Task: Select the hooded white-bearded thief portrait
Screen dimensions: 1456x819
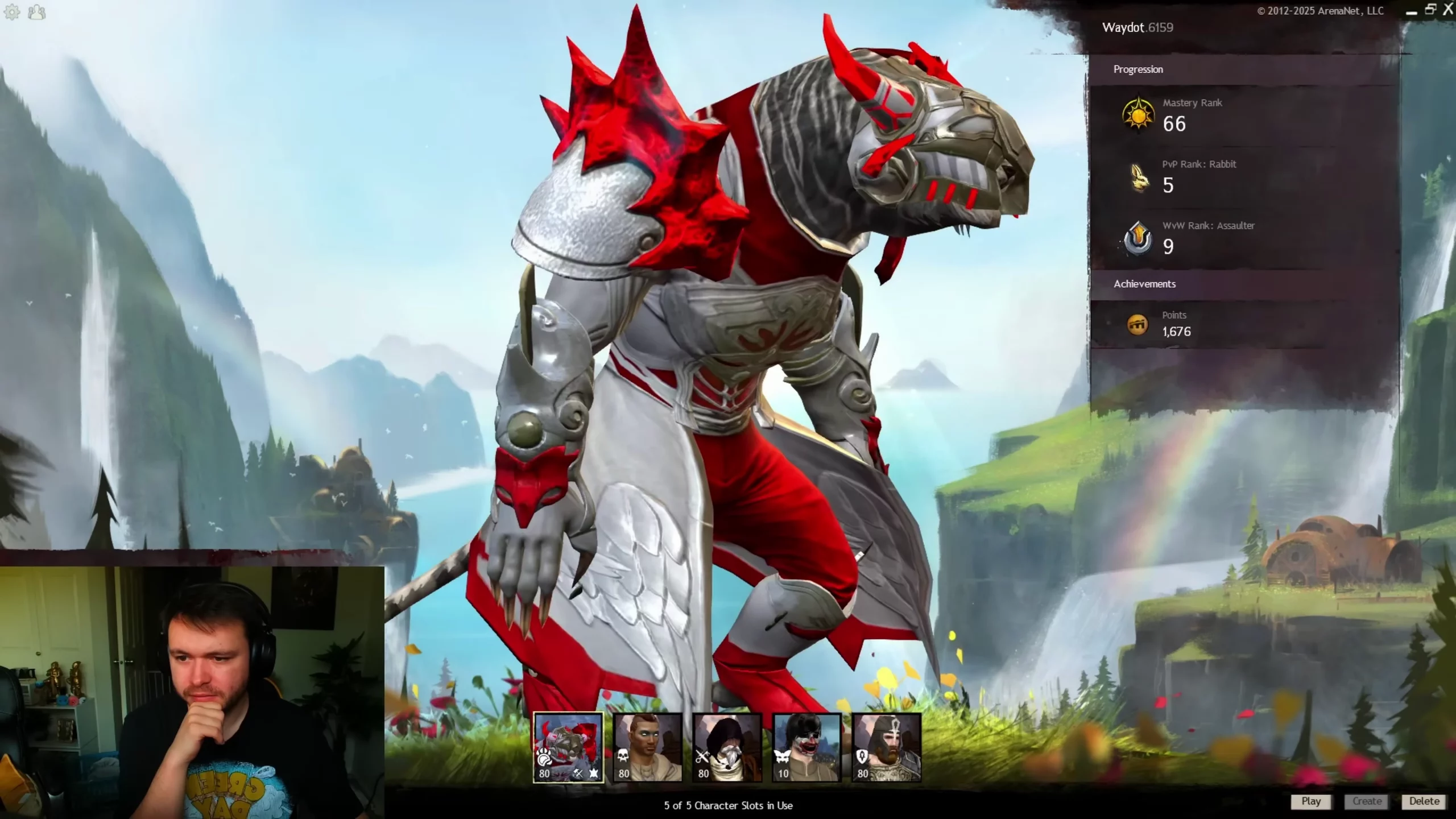Action: pyautogui.click(x=727, y=747)
